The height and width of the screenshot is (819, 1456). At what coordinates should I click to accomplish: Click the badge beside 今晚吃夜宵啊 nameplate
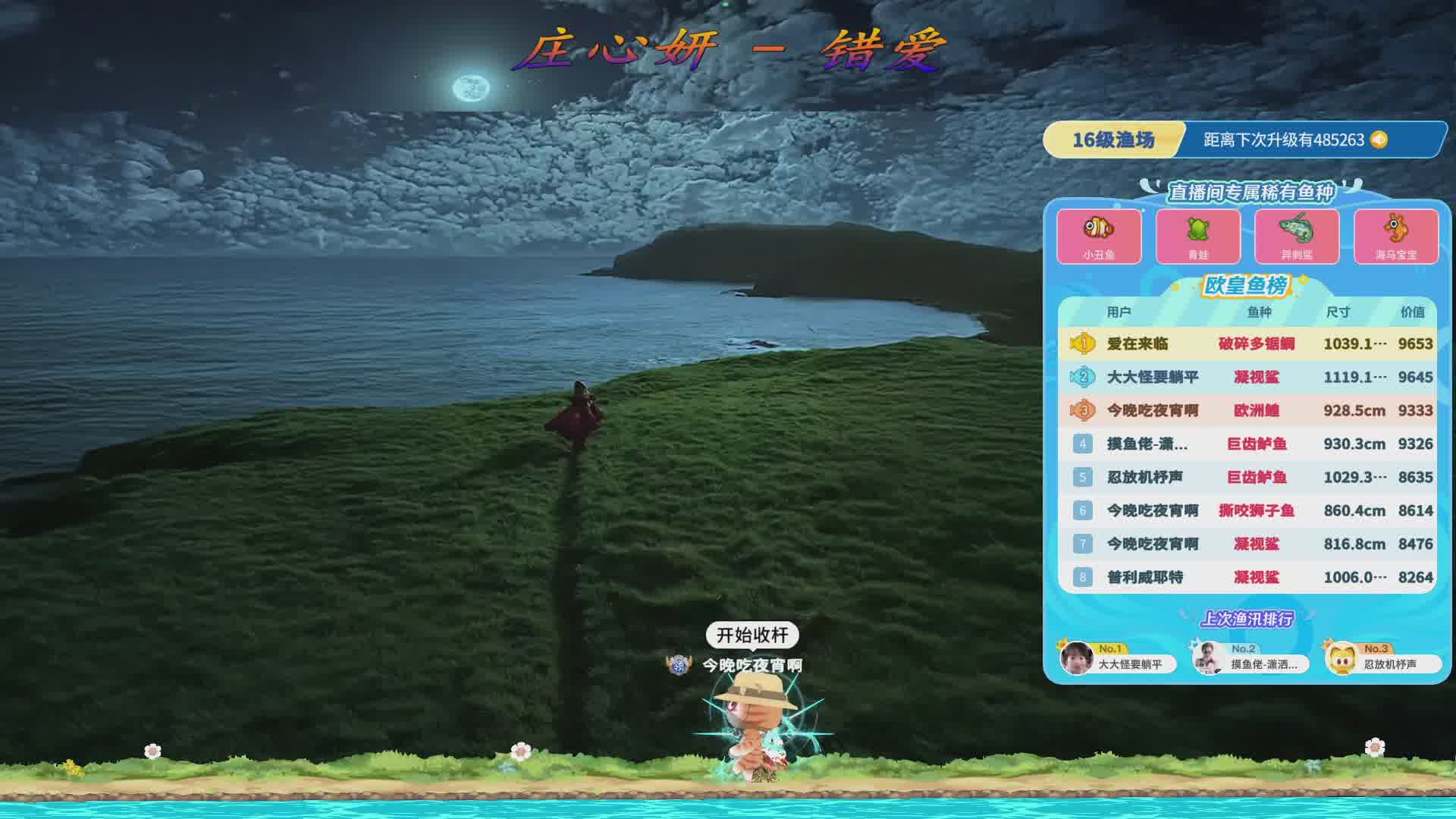pyautogui.click(x=679, y=665)
